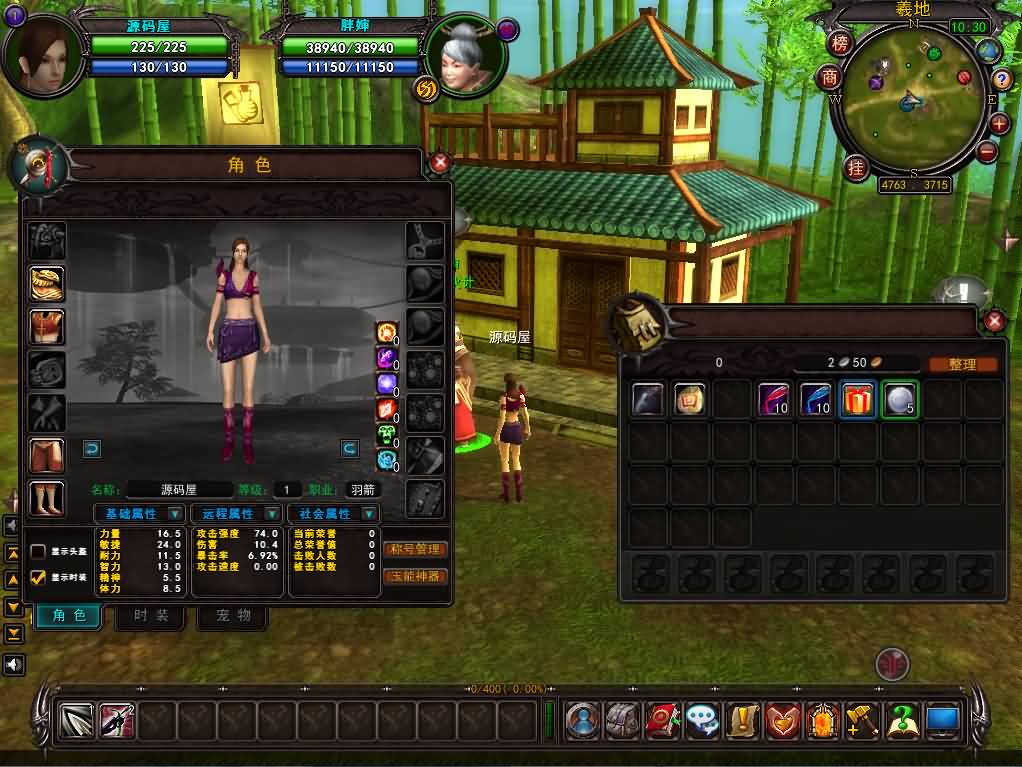This screenshot has height=767, width=1022.
Task: Click the 整理 sort button in the bag
Action: coord(962,365)
